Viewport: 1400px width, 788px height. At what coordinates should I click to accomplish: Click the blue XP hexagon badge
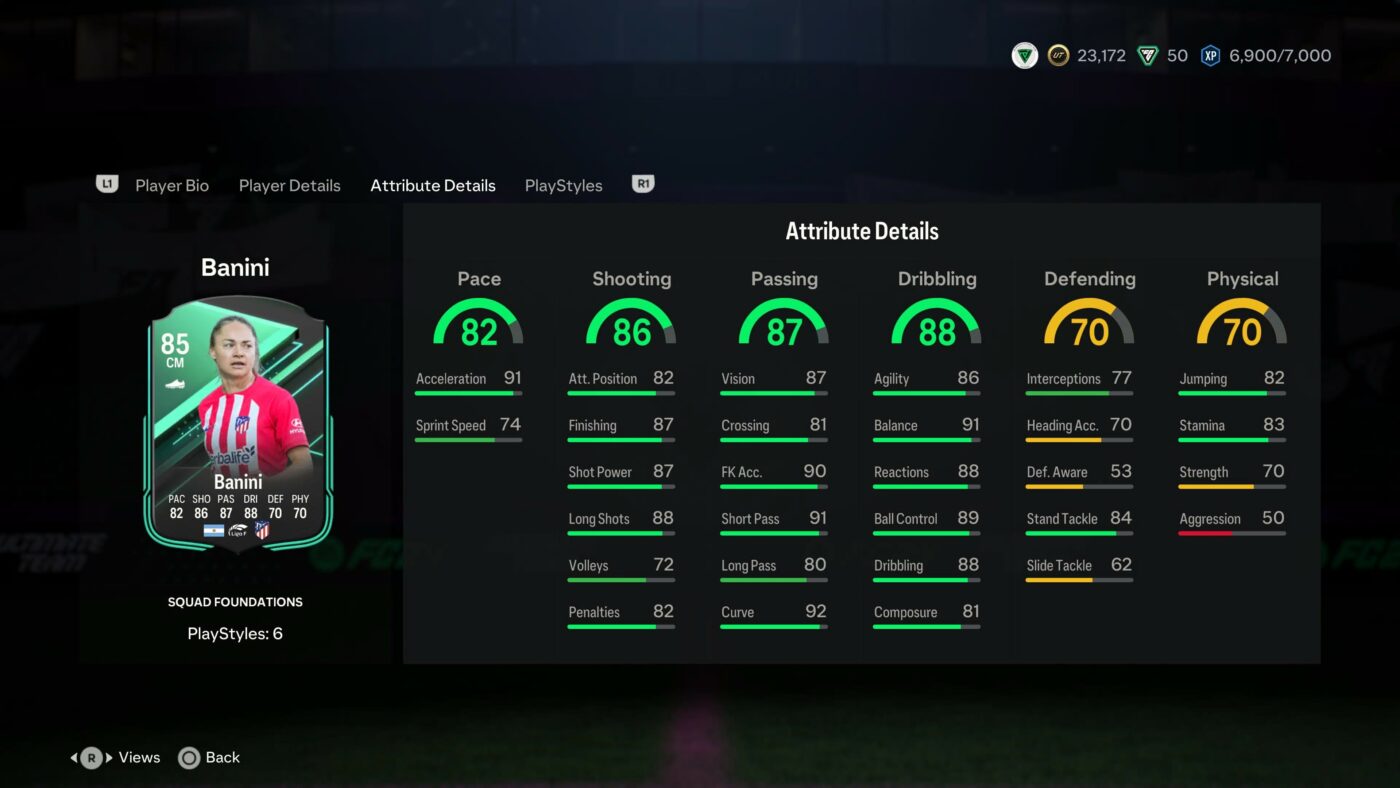[x=1210, y=55]
